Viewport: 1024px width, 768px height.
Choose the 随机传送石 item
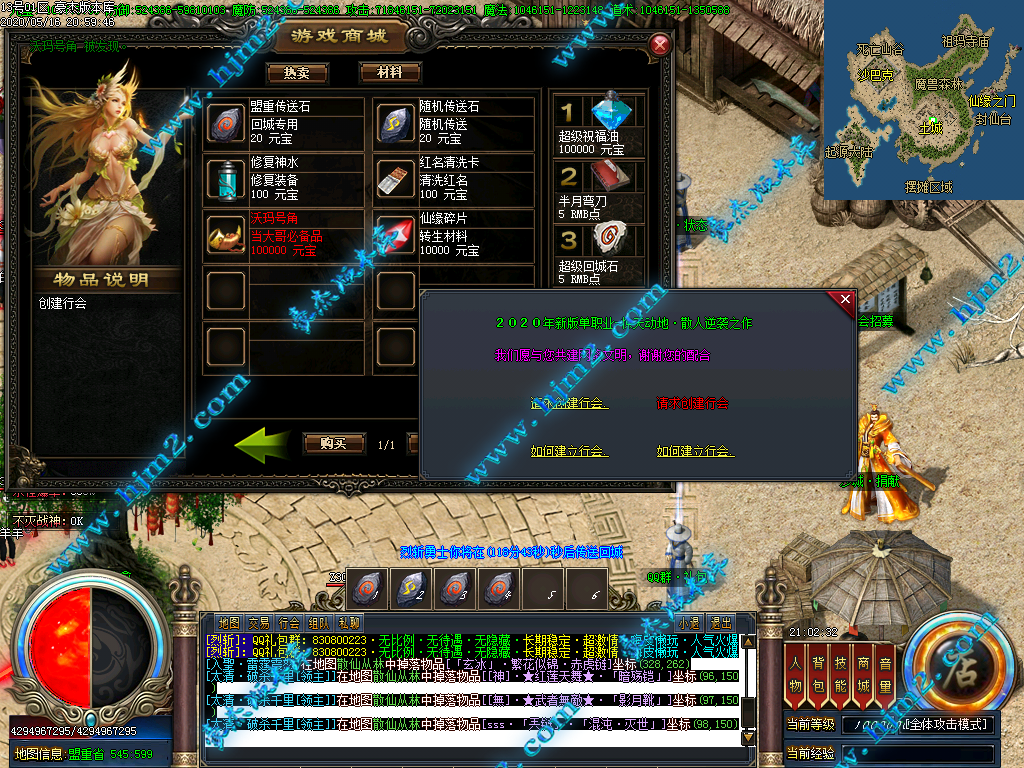coord(396,123)
